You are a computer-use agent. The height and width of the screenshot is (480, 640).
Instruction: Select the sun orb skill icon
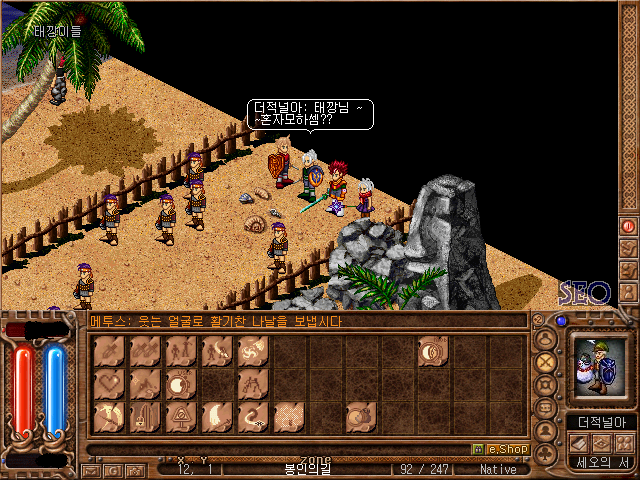click(181, 384)
